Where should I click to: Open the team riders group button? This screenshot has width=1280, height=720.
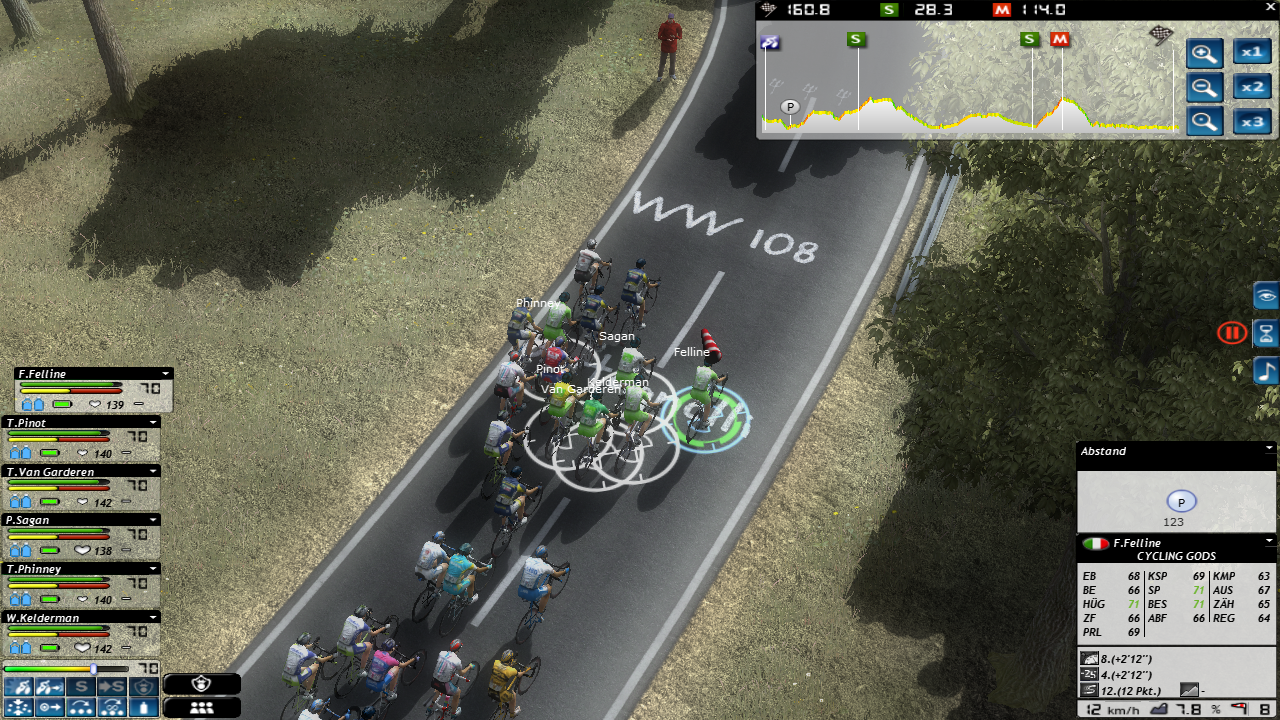(201, 707)
